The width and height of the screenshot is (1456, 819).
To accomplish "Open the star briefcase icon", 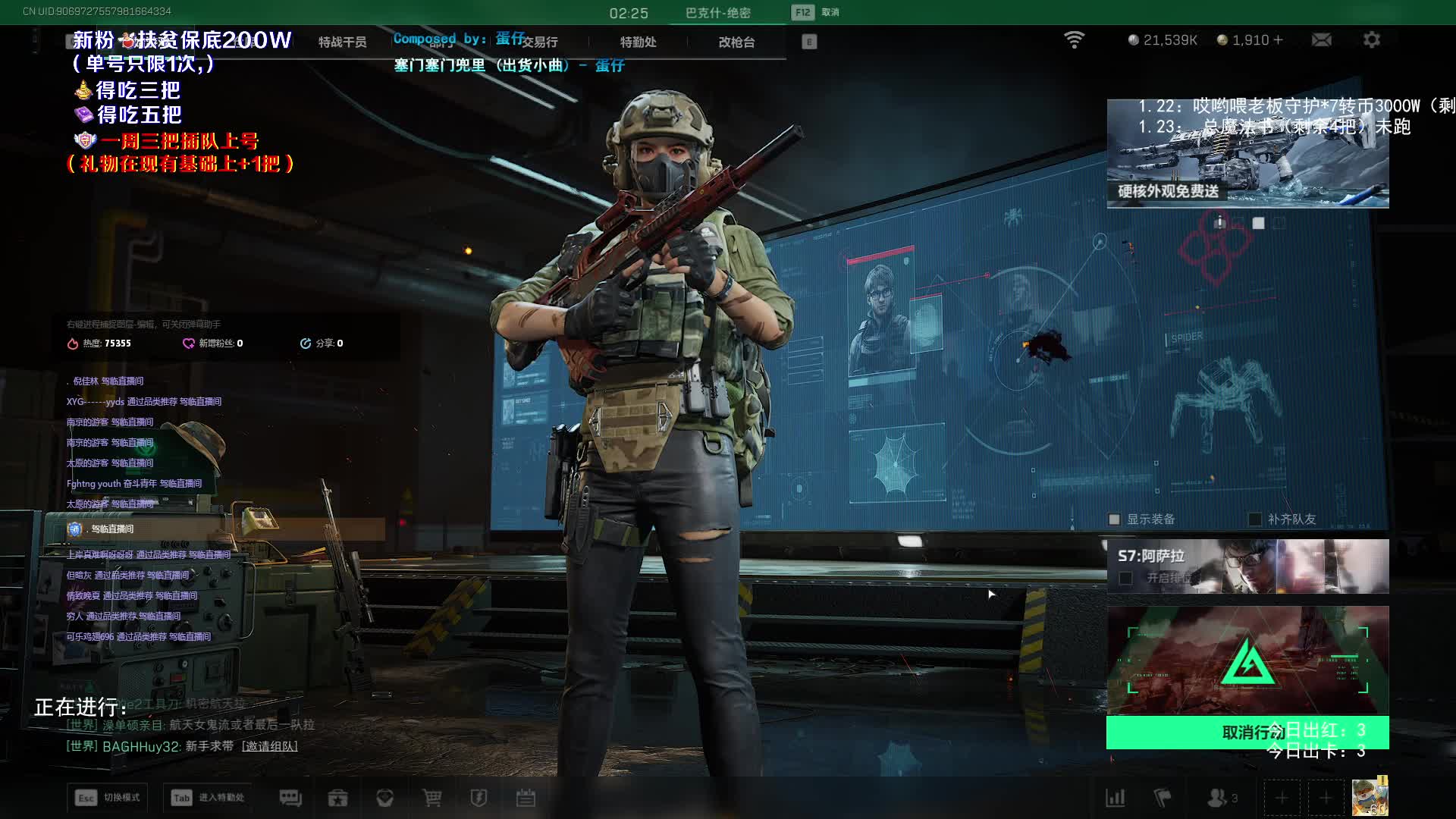I will [337, 798].
